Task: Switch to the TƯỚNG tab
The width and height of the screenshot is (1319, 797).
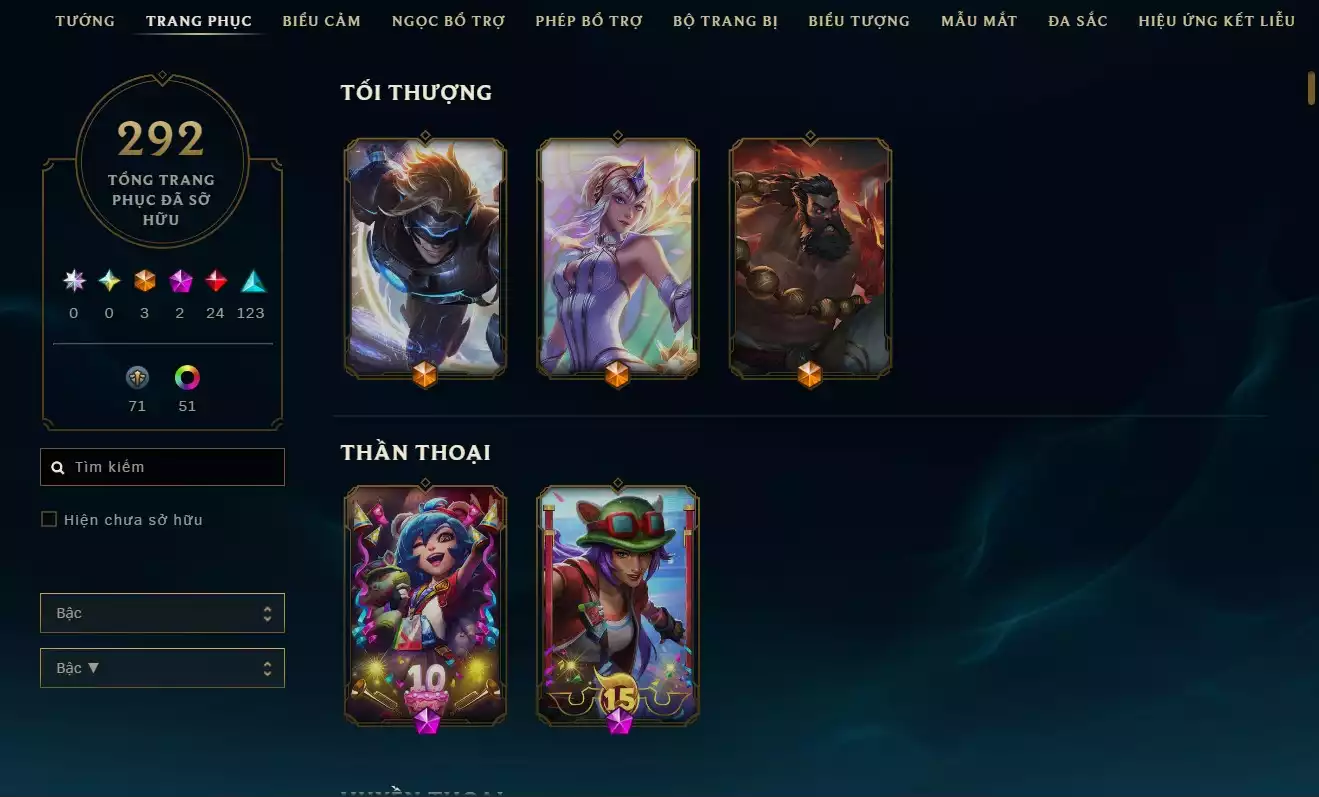Action: pyautogui.click(x=84, y=20)
